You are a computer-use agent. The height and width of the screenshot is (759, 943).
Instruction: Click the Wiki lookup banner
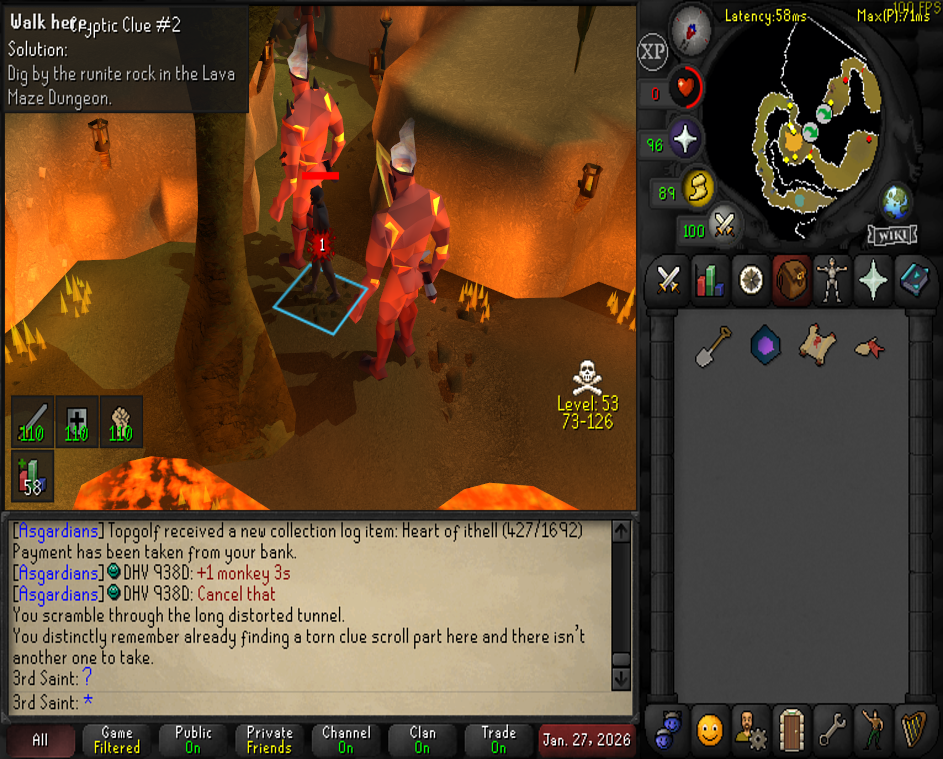[x=892, y=235]
